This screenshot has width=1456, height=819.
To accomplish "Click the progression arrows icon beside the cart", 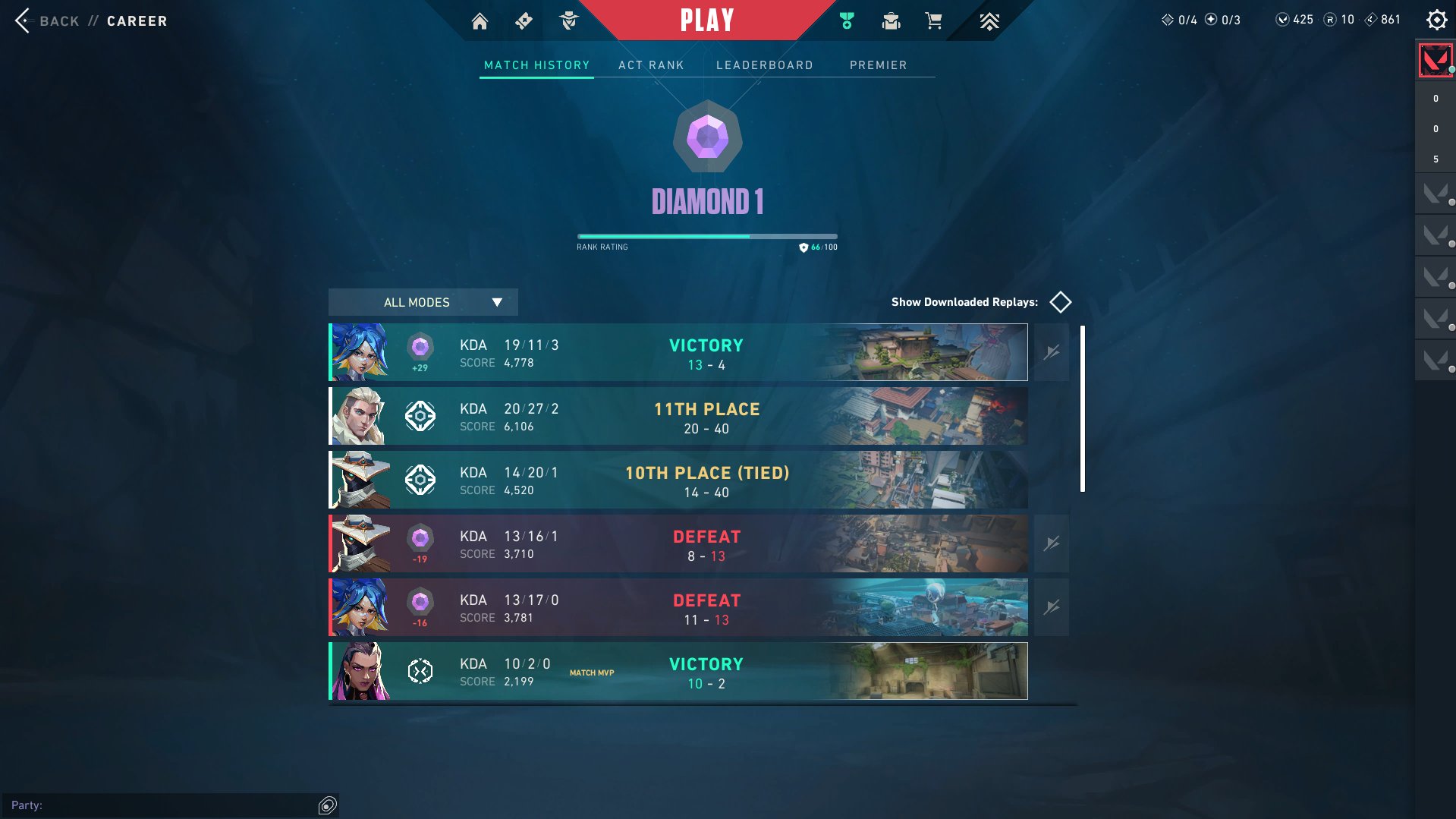I will 989,20.
